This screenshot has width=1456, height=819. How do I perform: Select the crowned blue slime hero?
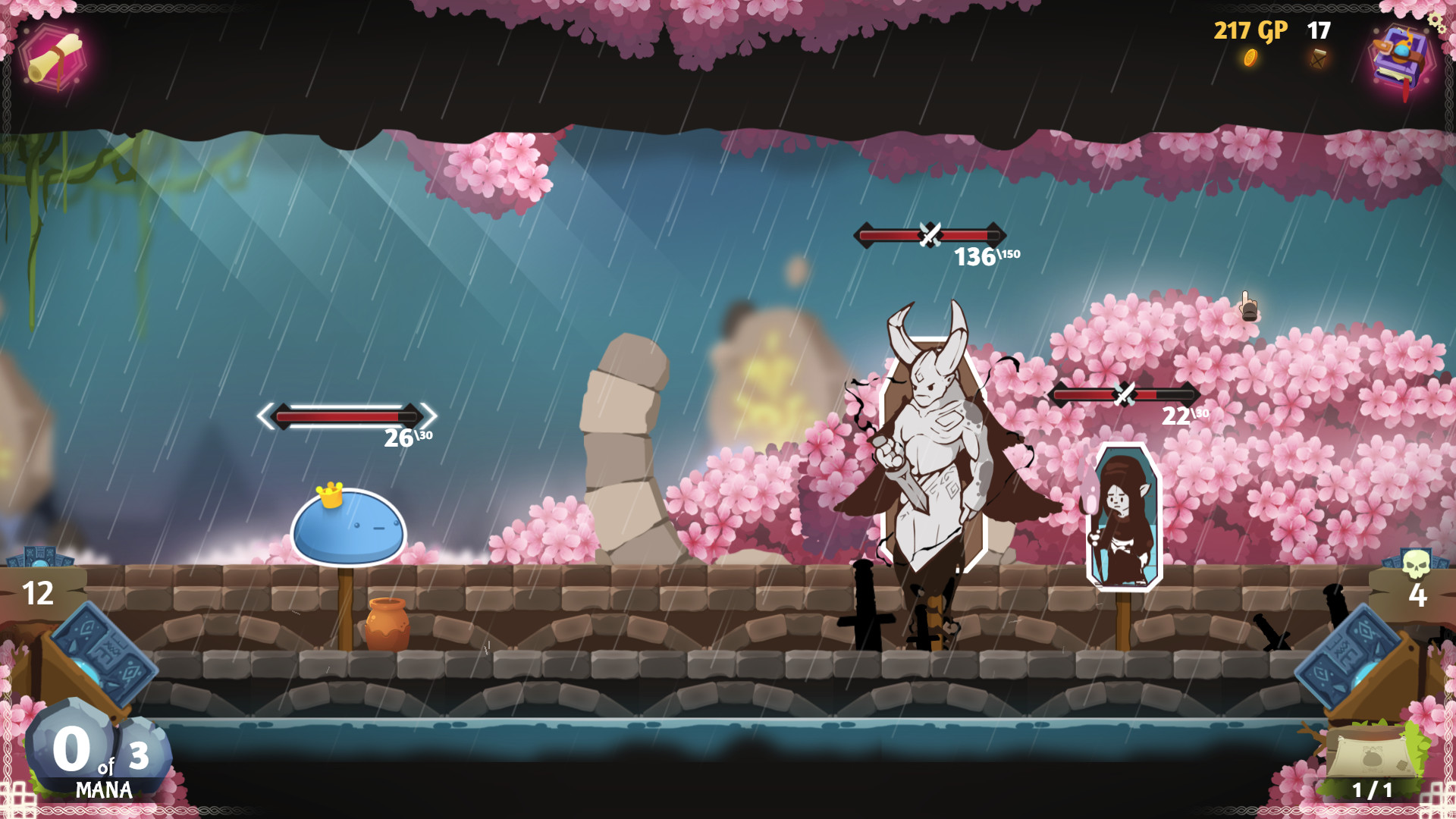click(x=348, y=527)
